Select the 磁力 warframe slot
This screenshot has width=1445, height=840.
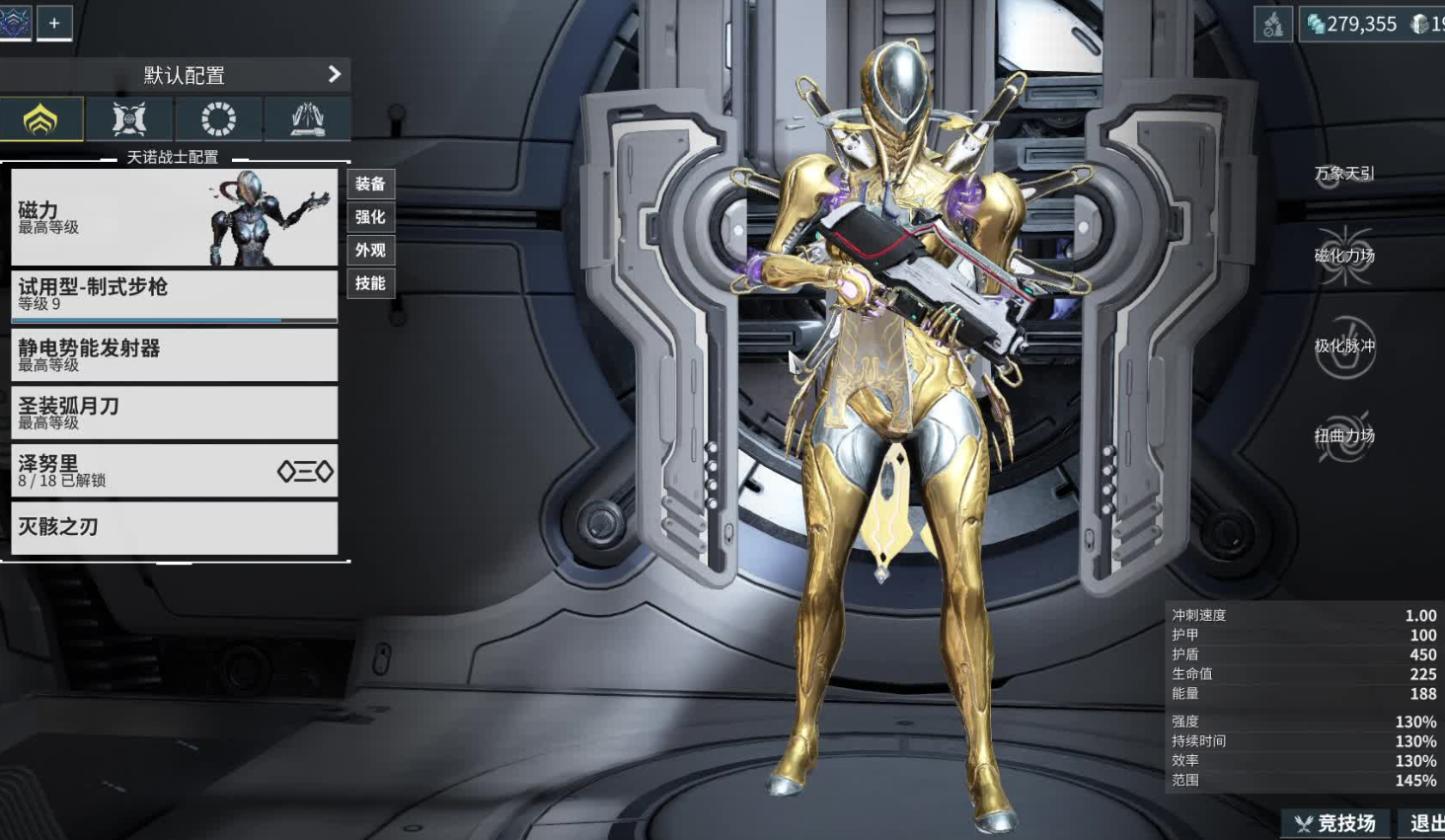[174, 217]
